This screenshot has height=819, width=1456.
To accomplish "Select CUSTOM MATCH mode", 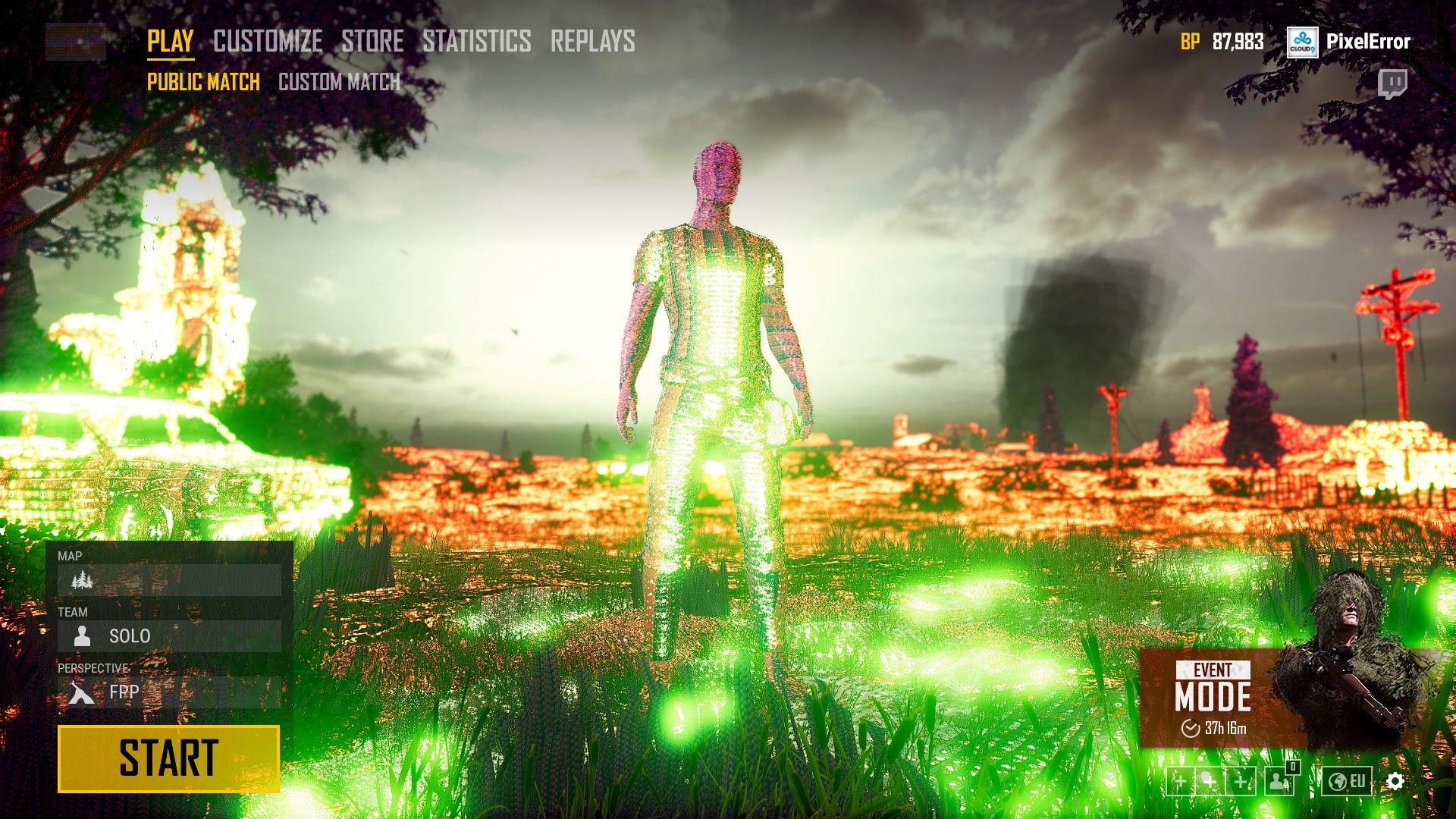I will pyautogui.click(x=339, y=82).
